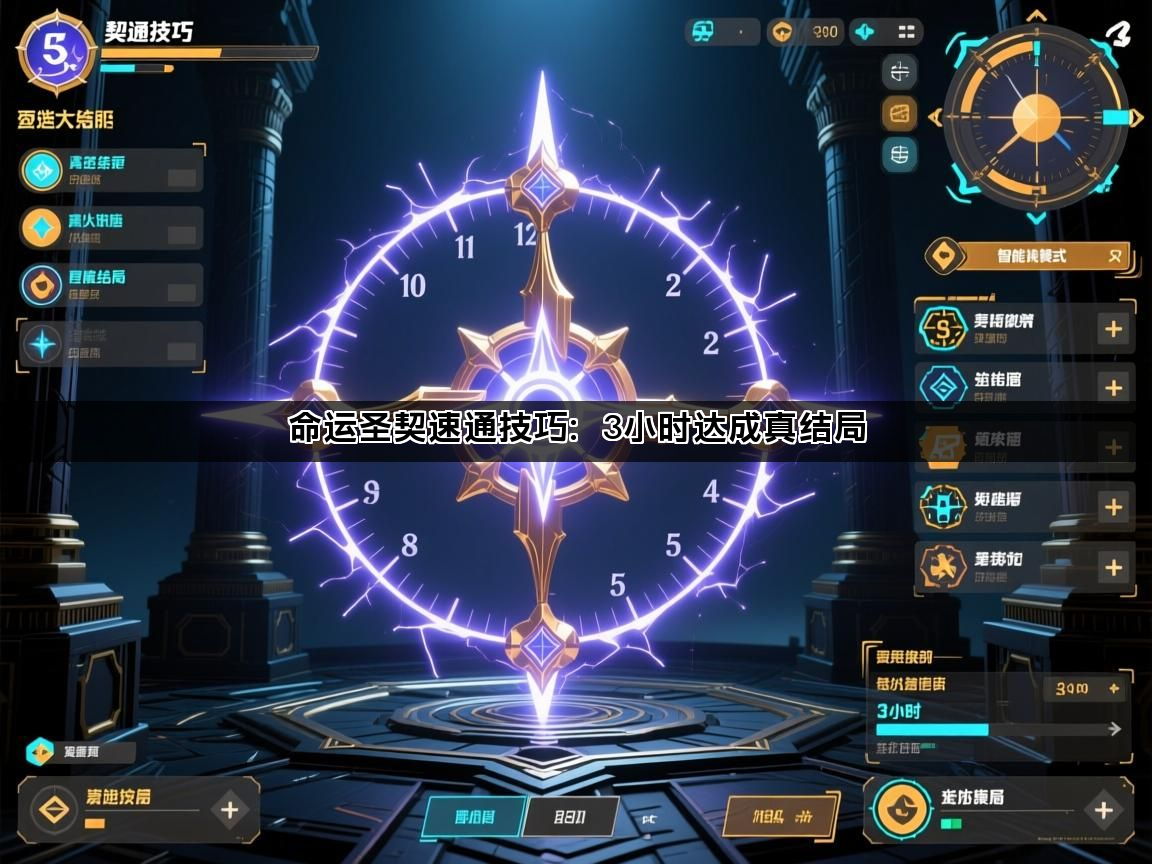This screenshot has height=864, width=1152.
Task: Add the S-coin icon skill row
Action: point(1112,328)
